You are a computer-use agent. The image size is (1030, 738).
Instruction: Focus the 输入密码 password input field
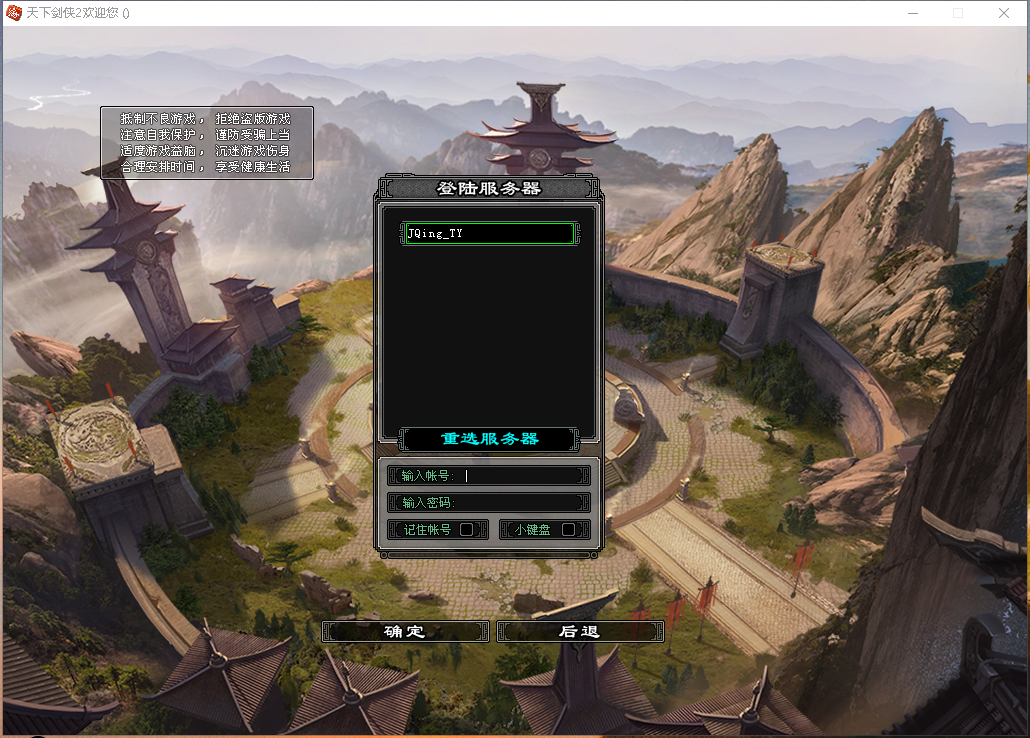click(520, 502)
